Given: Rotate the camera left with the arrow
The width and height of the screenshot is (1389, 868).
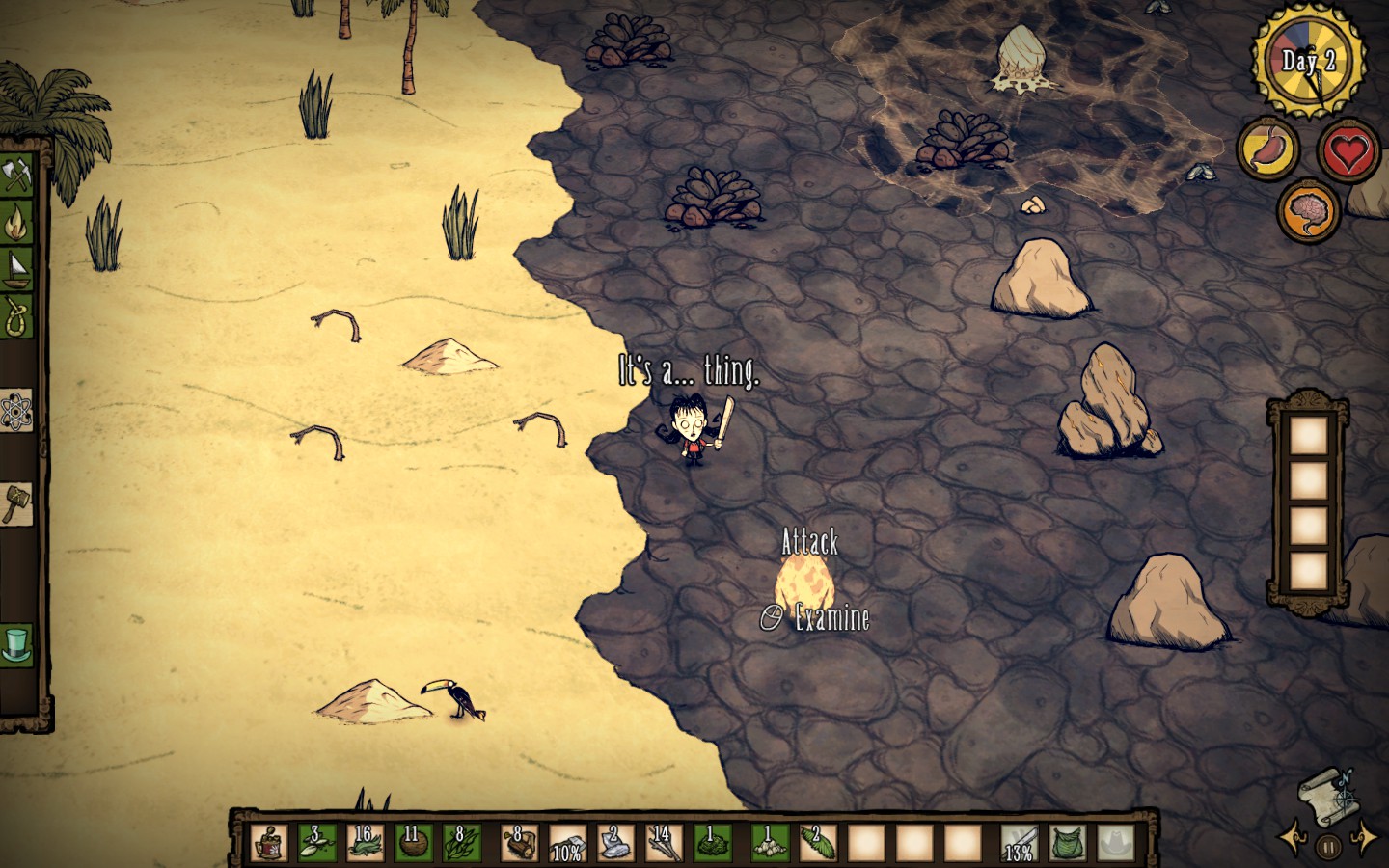Looking at the screenshot, I should [1291, 837].
